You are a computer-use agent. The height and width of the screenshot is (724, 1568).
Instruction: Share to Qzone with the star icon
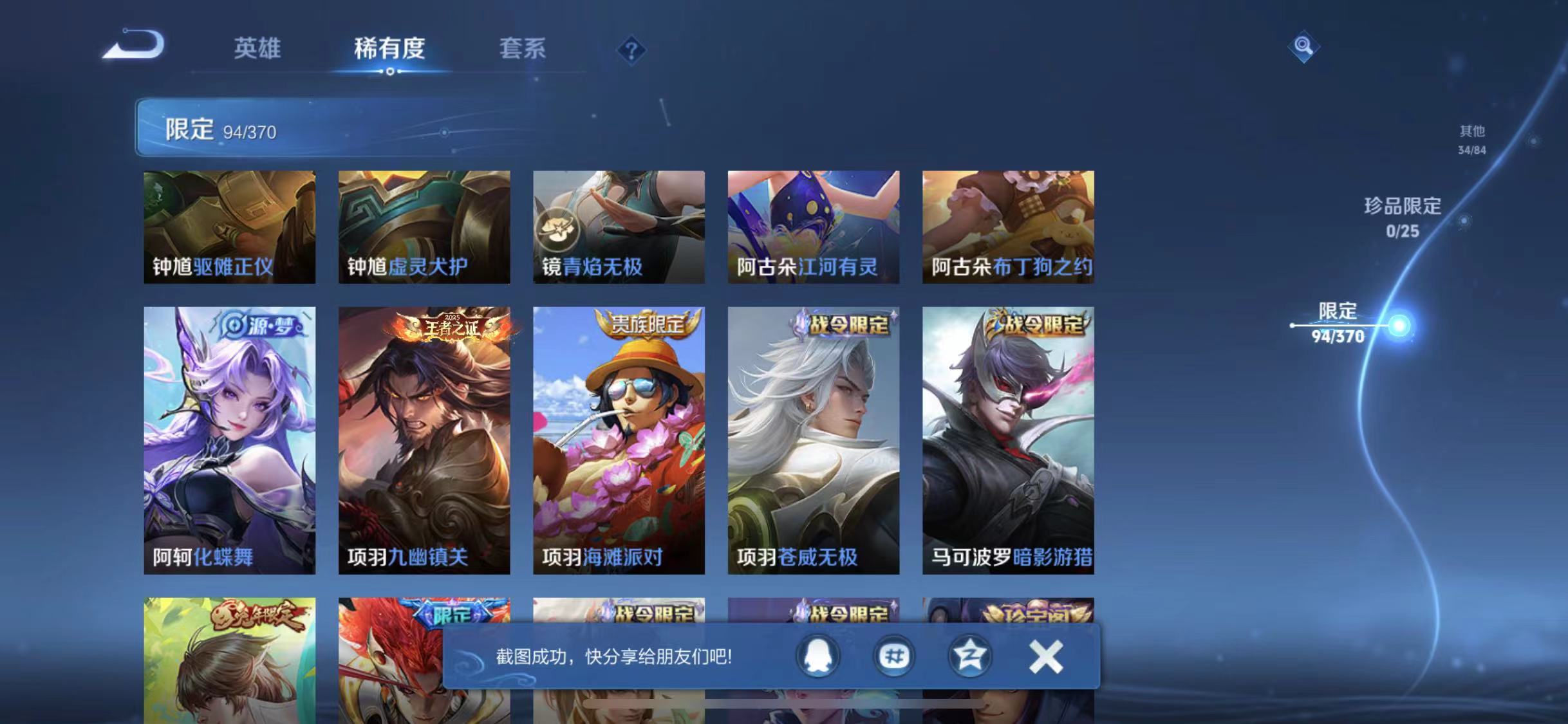click(x=971, y=655)
